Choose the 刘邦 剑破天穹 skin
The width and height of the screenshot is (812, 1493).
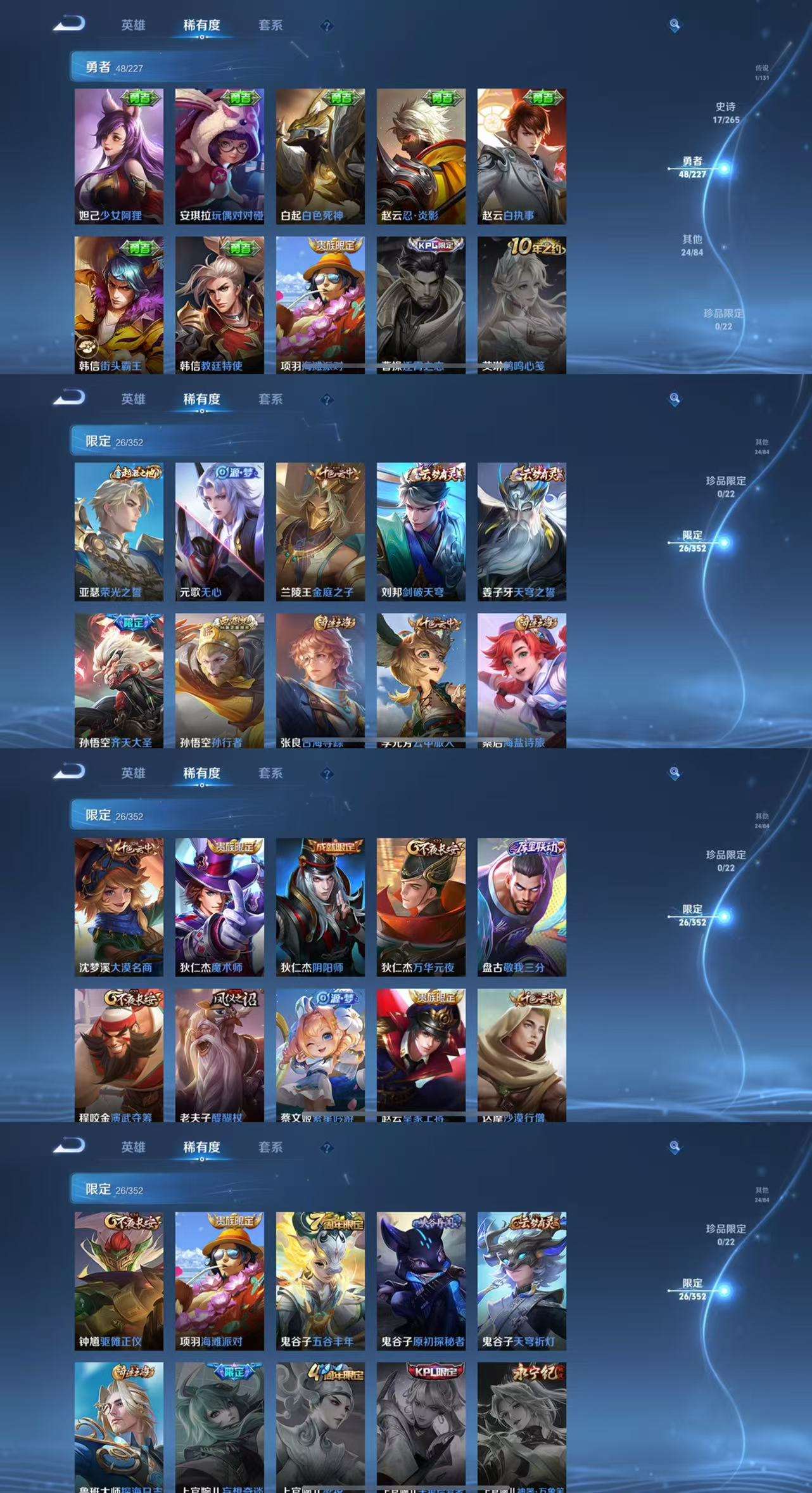[421, 531]
